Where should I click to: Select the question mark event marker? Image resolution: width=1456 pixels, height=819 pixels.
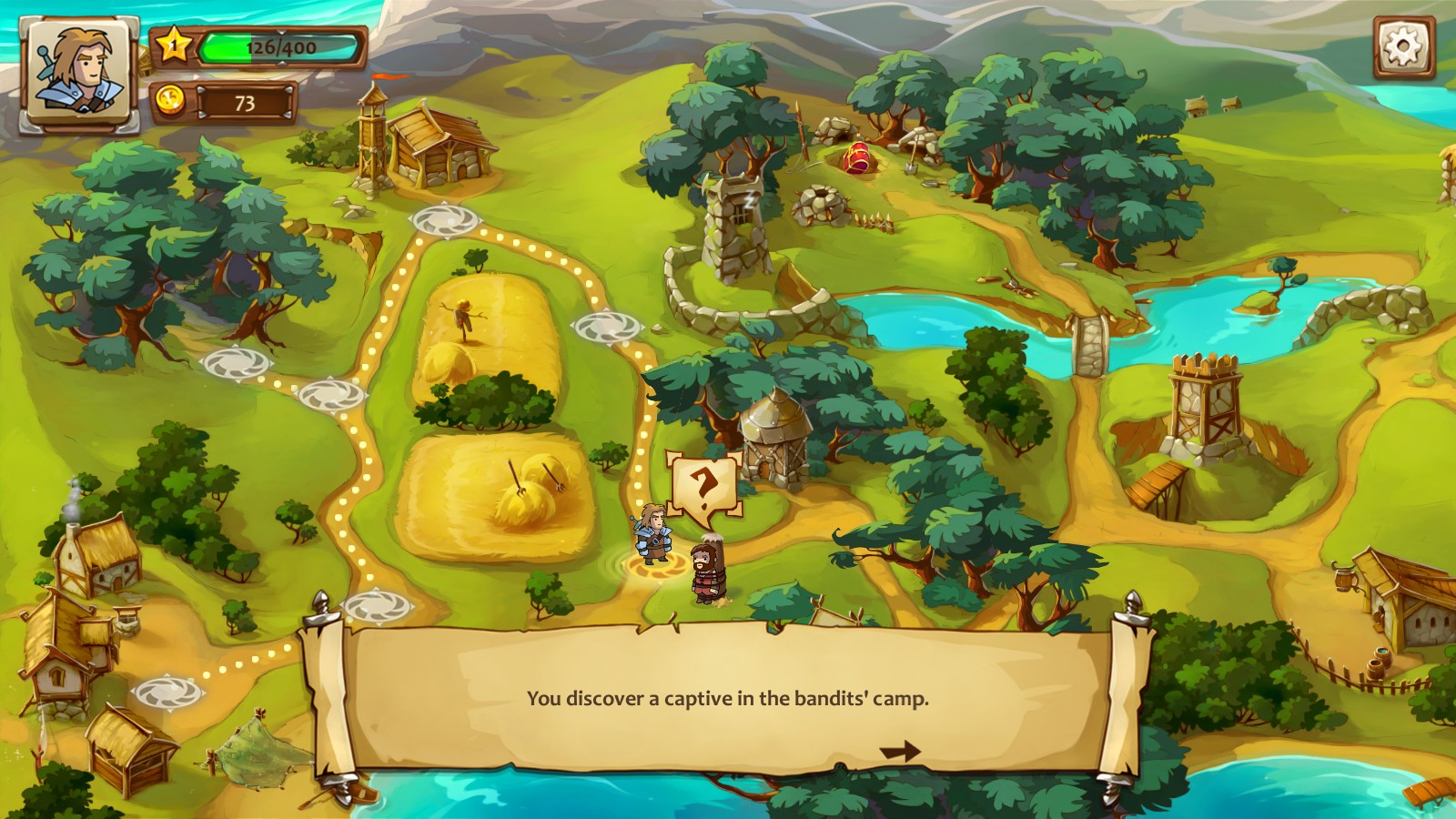click(703, 488)
